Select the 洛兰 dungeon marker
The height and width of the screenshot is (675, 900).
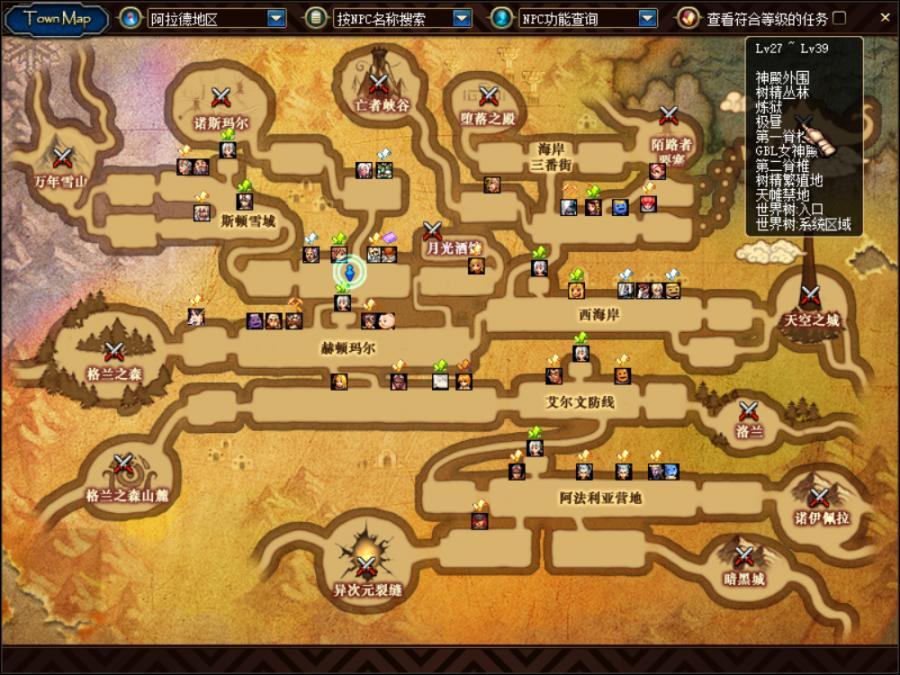click(x=749, y=410)
